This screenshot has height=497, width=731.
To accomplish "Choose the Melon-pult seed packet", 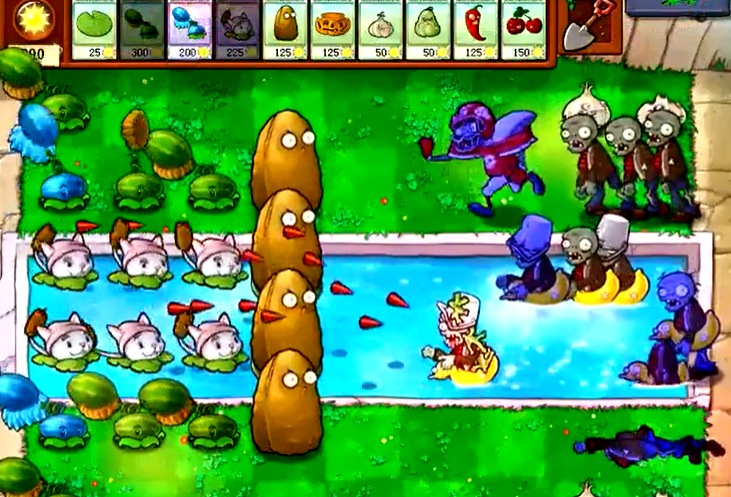I will point(142,30).
